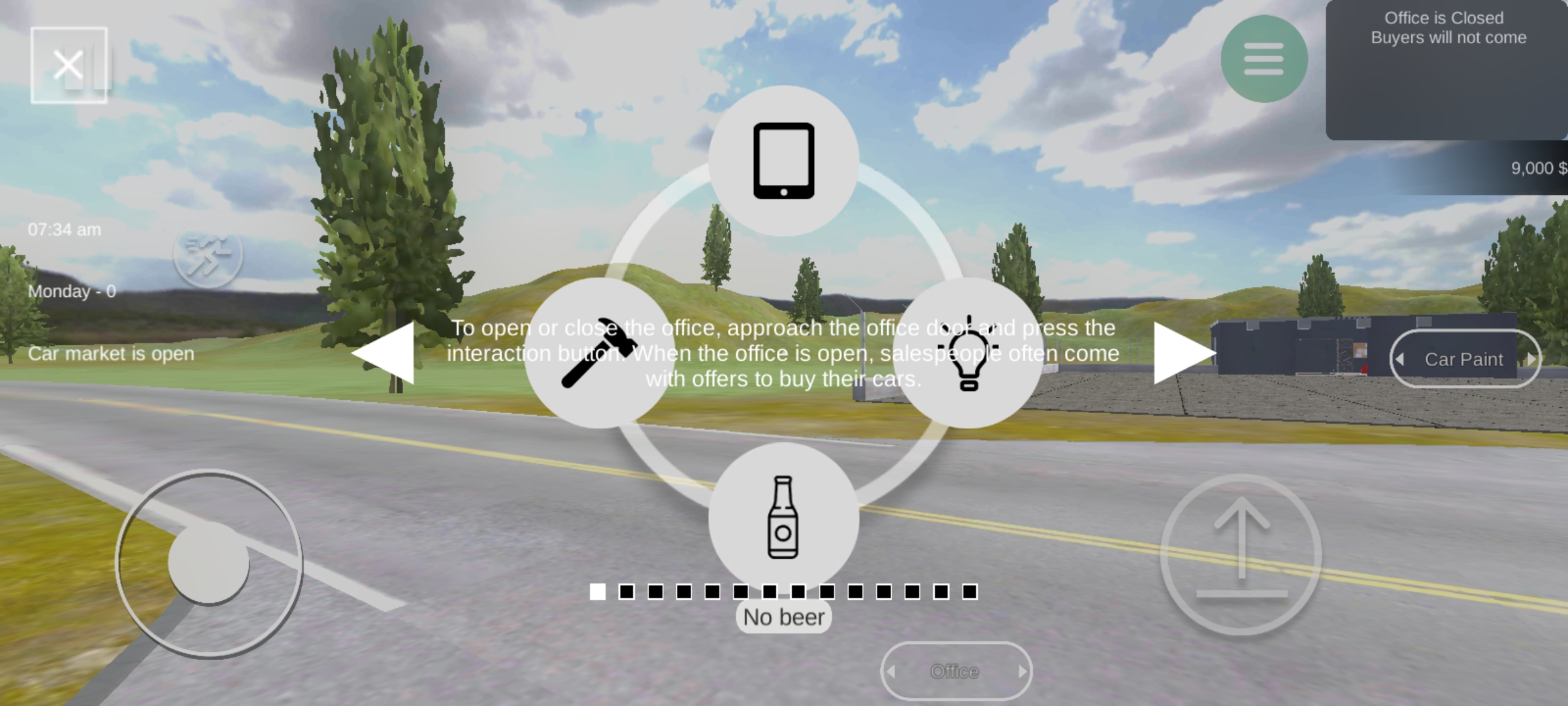Open the tablet from the radial menu
The height and width of the screenshot is (706, 1568).
pyautogui.click(x=783, y=161)
